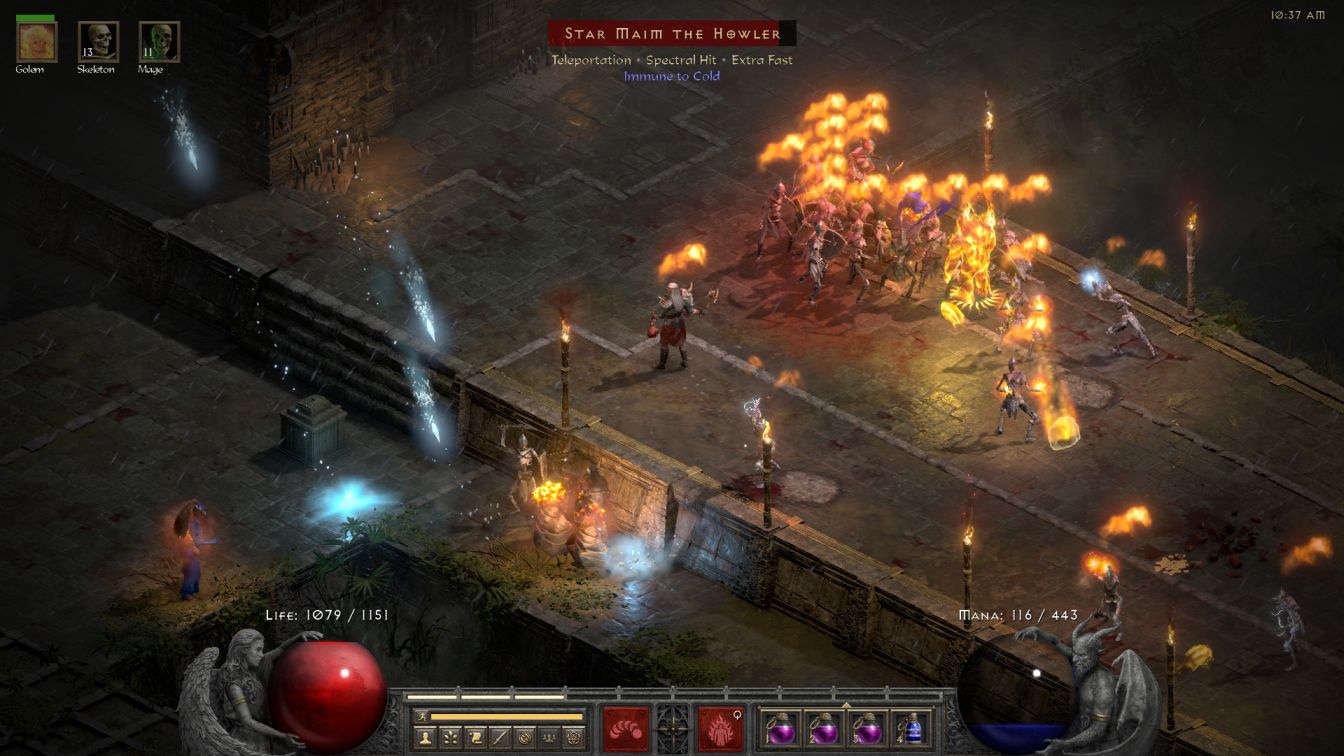The image size is (1344, 756).
Task: Use the purple potion in belt slot 3
Action: (866, 728)
